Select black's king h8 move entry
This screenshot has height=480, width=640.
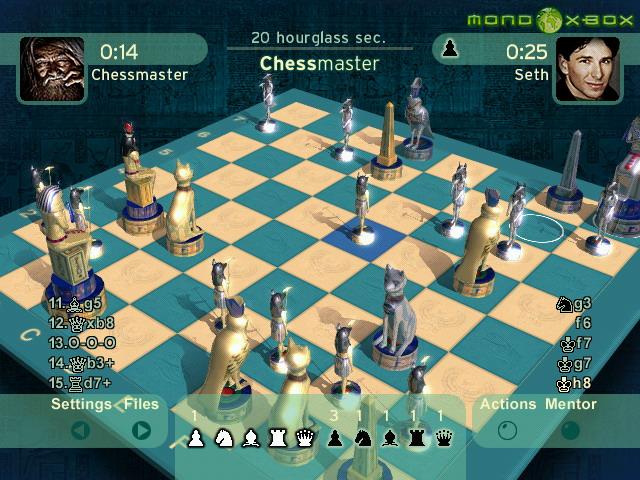click(x=574, y=383)
